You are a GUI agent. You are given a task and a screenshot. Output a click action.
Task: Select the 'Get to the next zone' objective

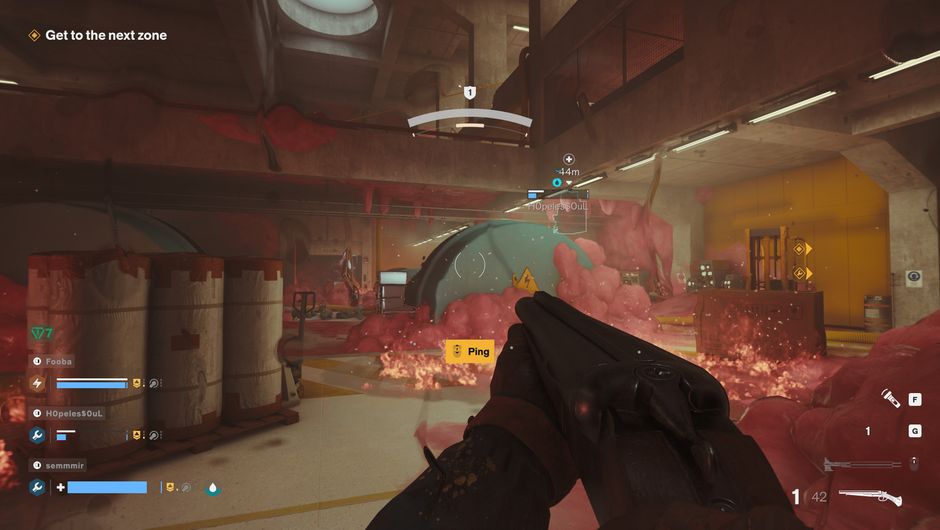point(105,35)
